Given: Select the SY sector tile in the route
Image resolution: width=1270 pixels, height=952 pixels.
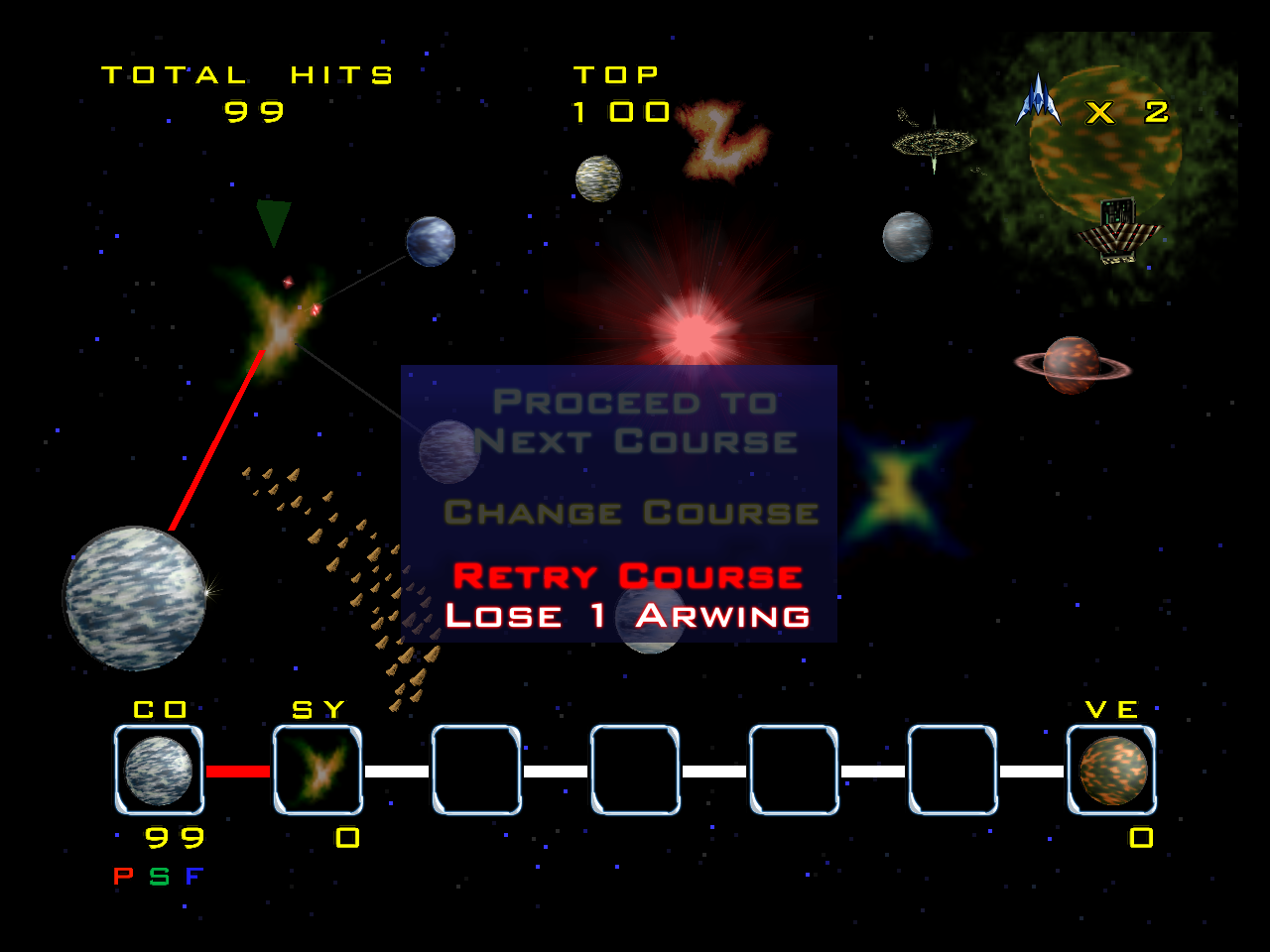Looking at the screenshot, I should coord(317,771).
